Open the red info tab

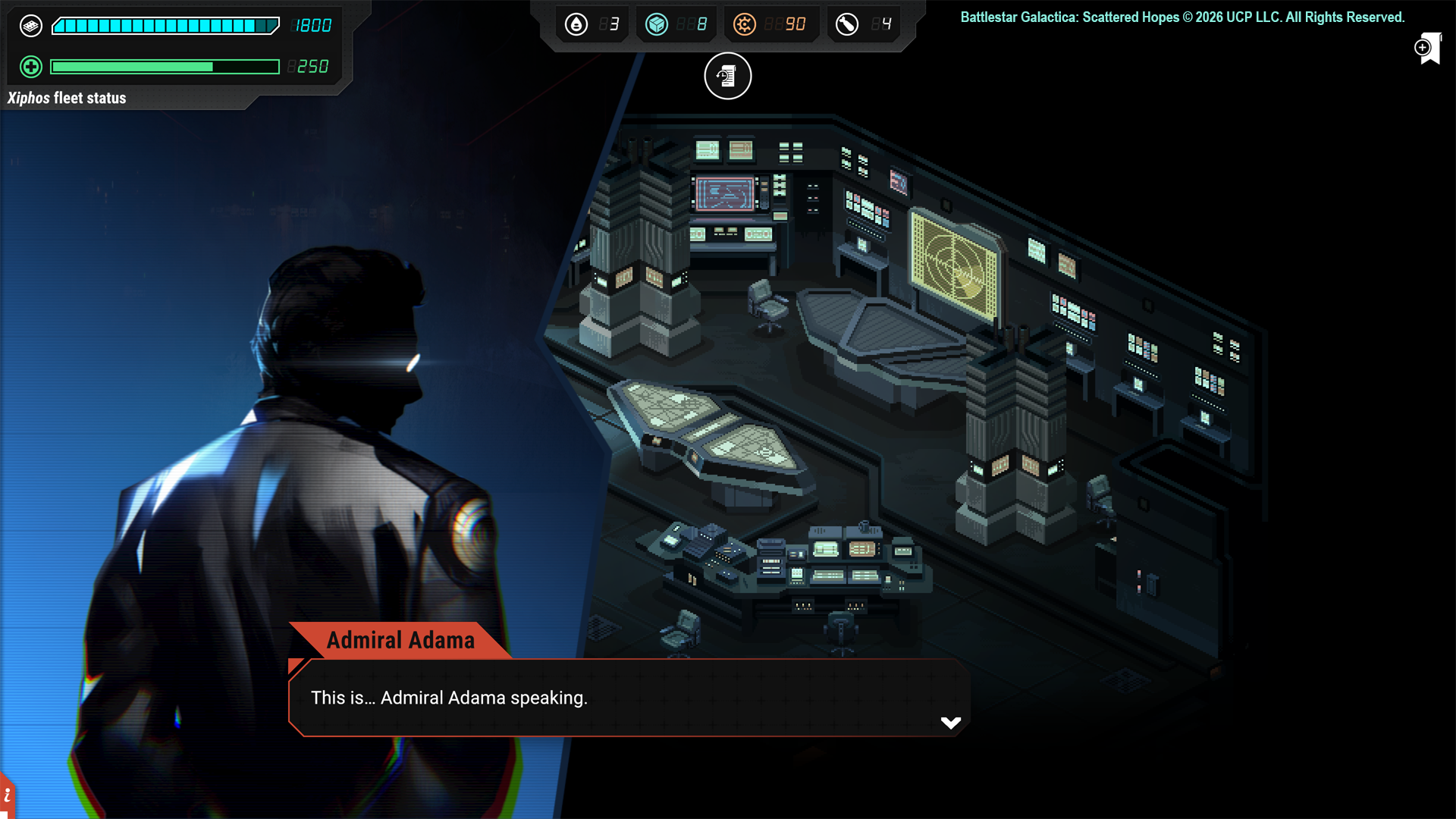[7, 795]
